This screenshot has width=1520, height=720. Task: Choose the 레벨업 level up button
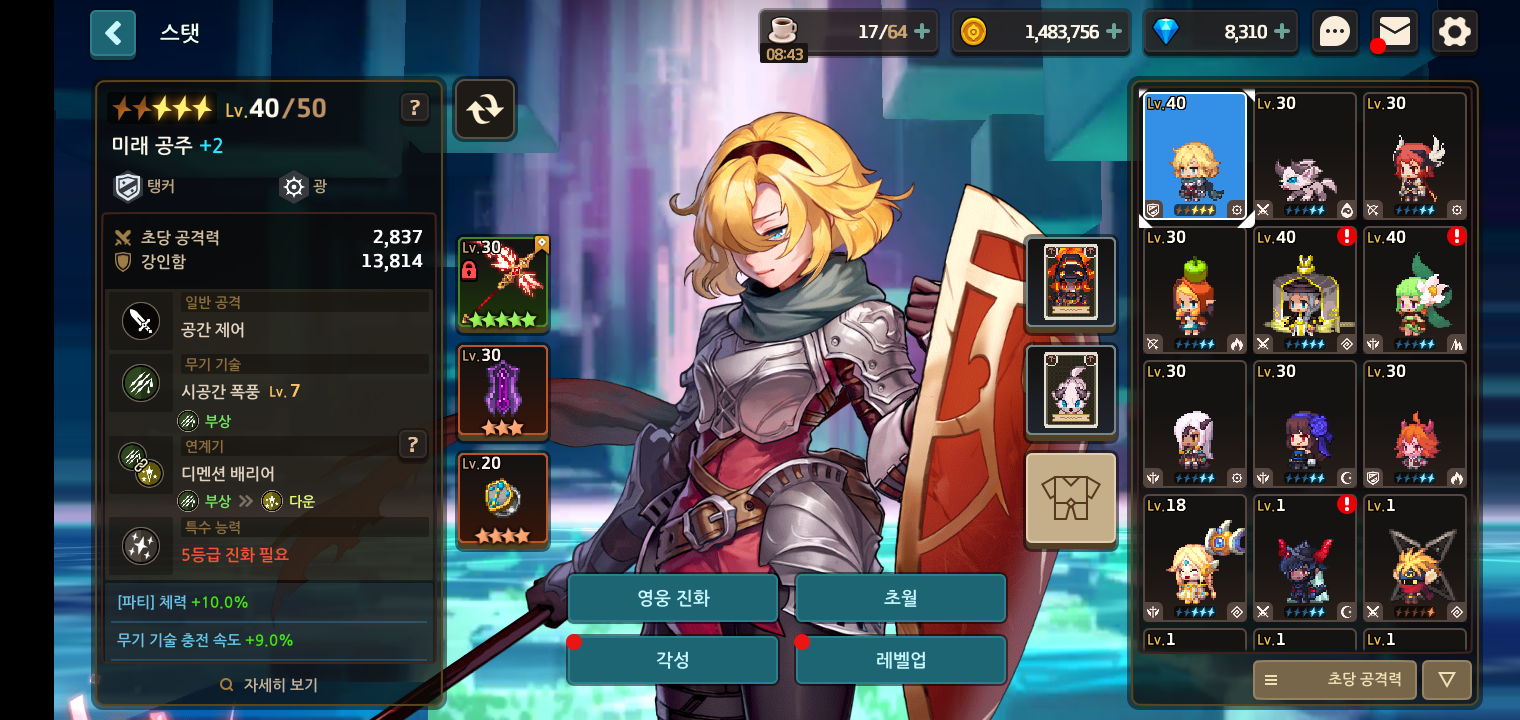pos(900,660)
